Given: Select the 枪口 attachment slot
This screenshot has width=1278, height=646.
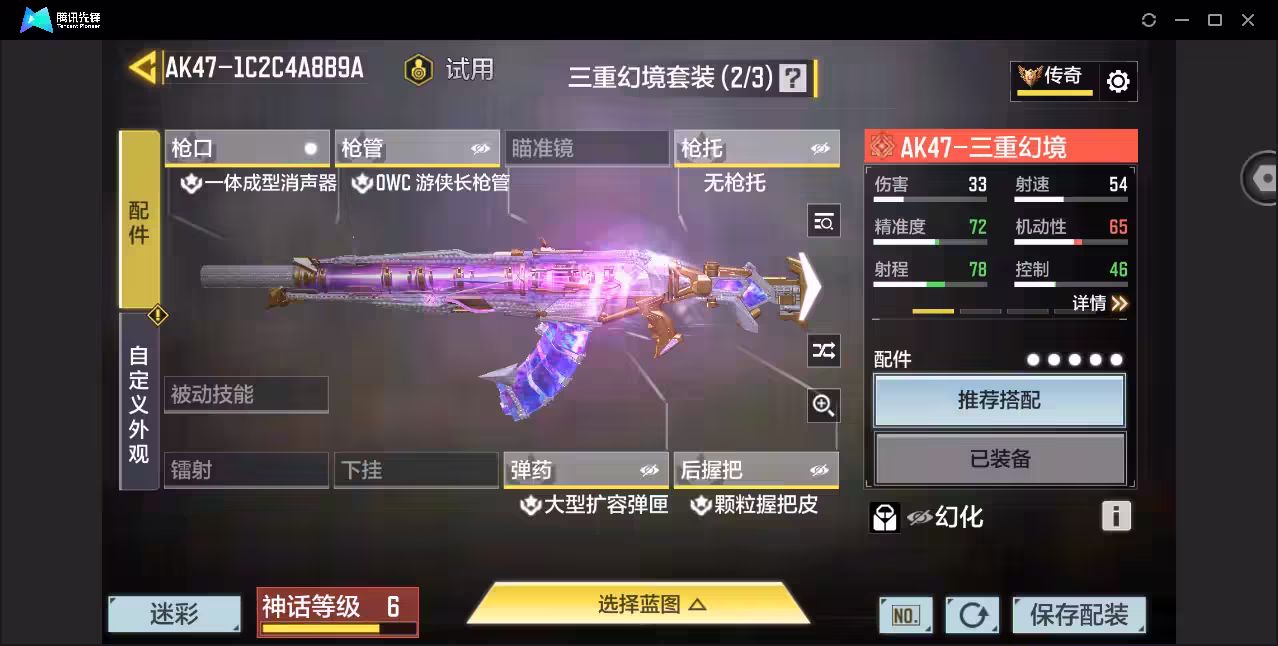Looking at the screenshot, I should (x=247, y=149).
